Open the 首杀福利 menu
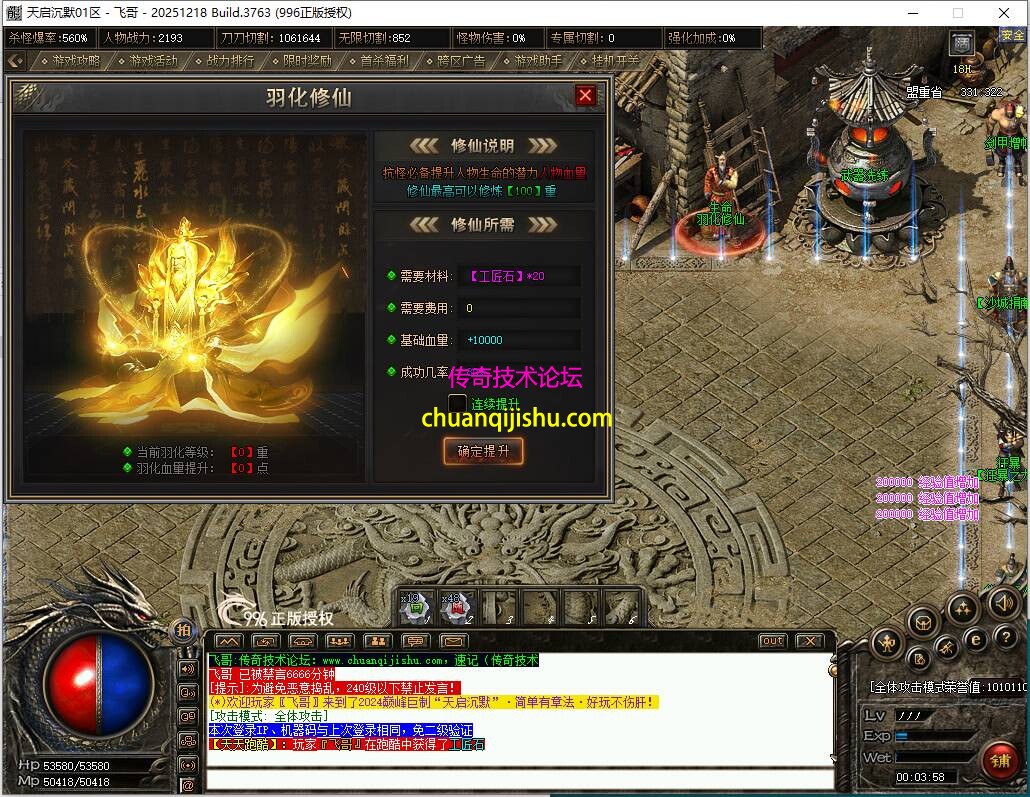 coord(378,61)
